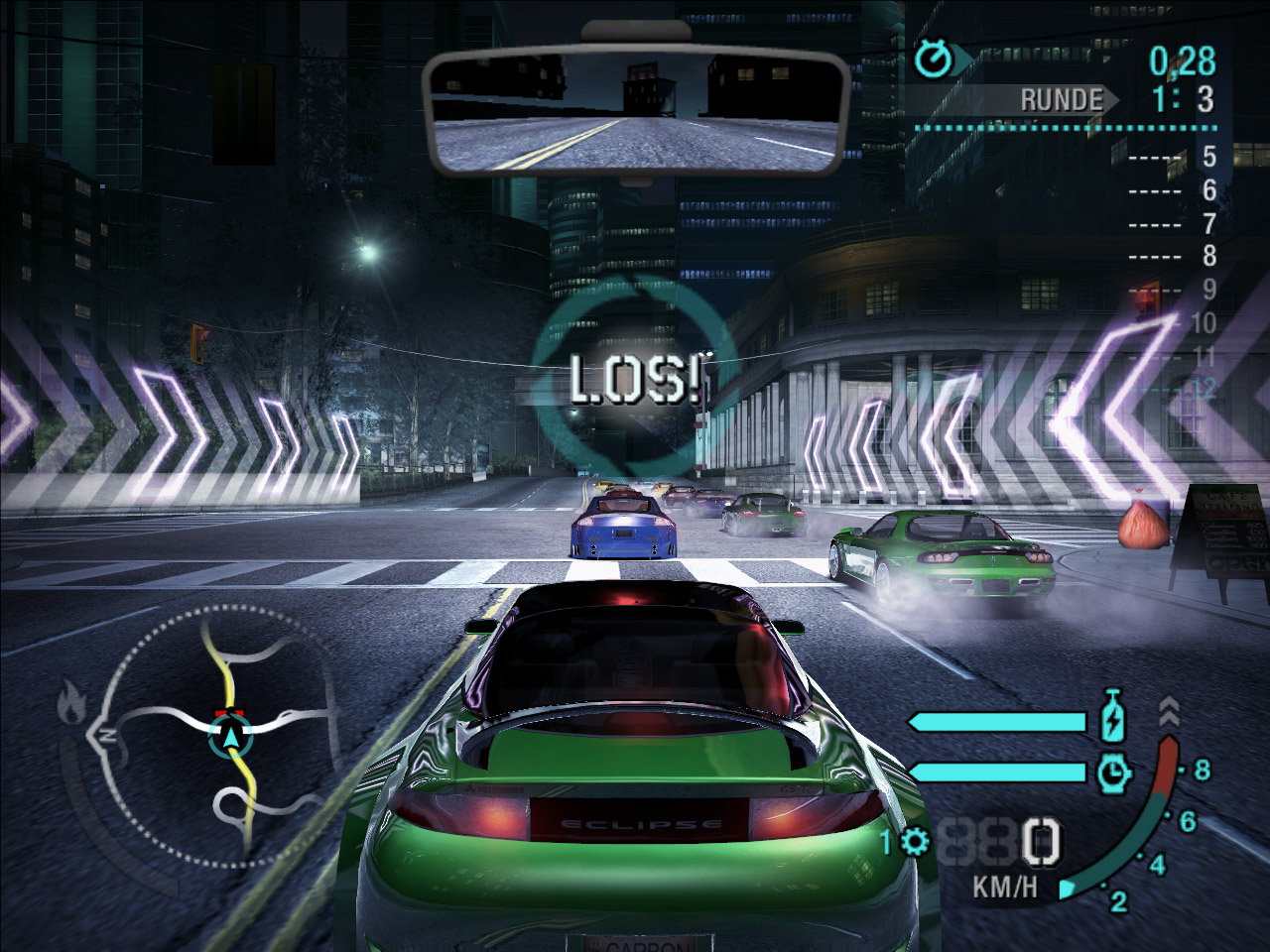Click the nitrous bottle icon
The height and width of the screenshot is (952, 1270).
(1112, 716)
